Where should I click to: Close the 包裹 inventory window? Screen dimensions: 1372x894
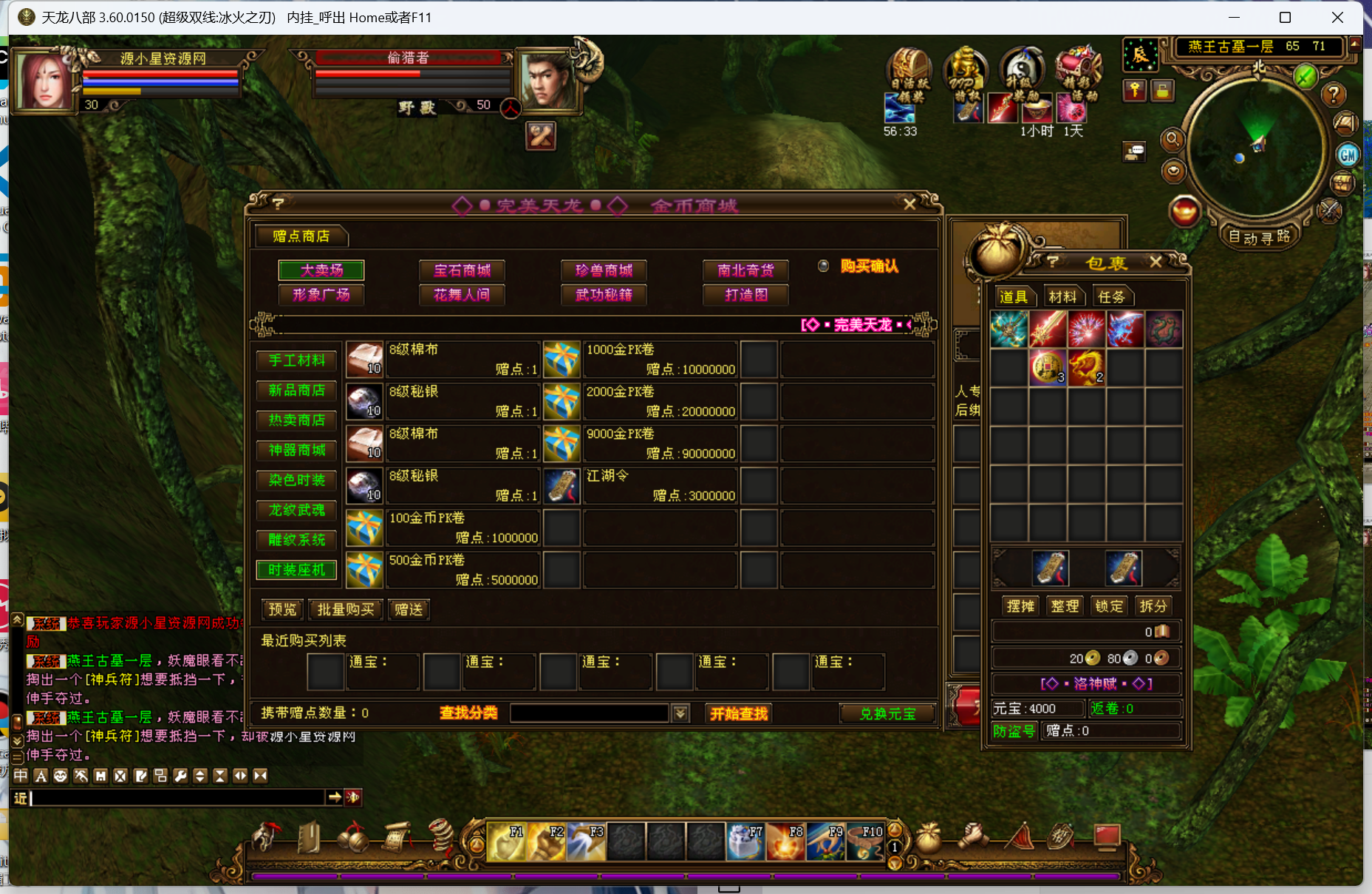coord(1156,262)
